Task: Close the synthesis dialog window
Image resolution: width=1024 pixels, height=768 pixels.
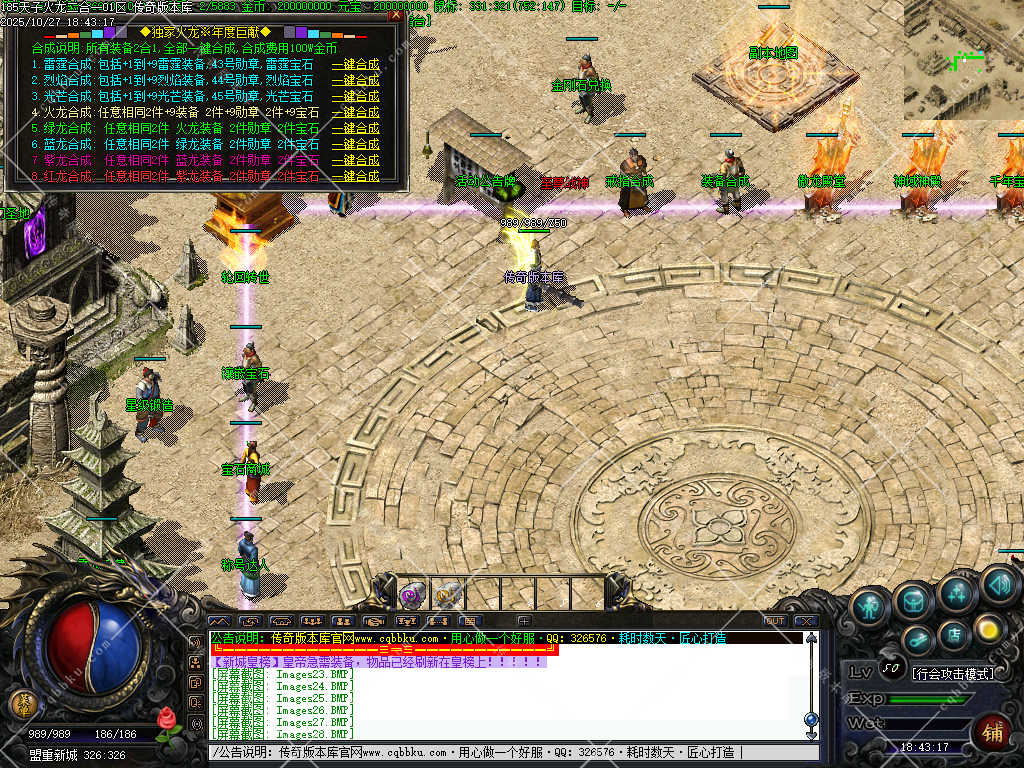Action: 396,15
